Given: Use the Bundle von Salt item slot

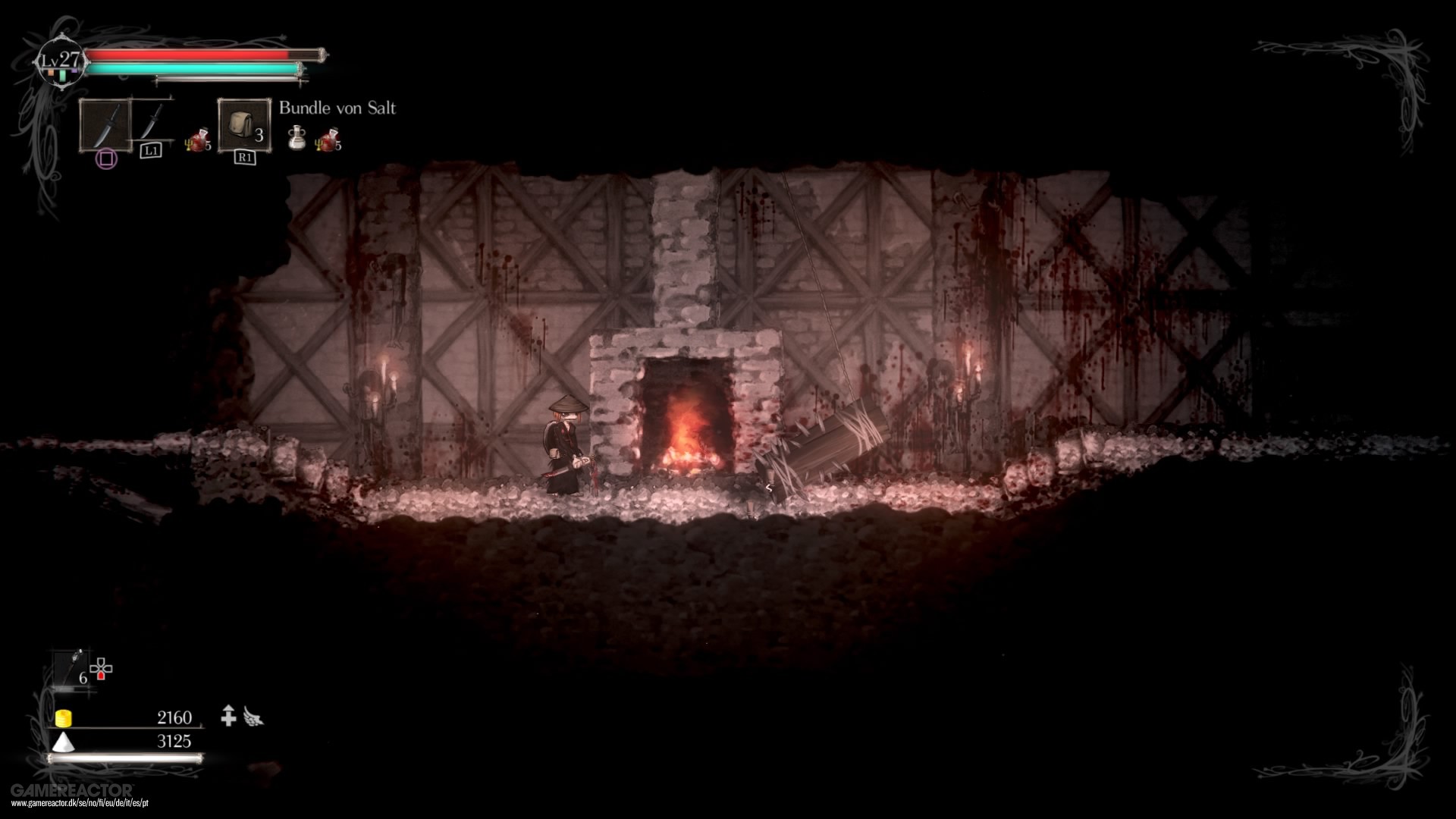Looking at the screenshot, I should [244, 125].
